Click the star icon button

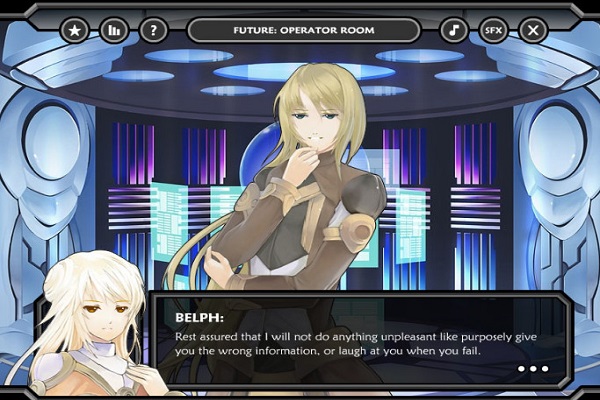tap(75, 30)
